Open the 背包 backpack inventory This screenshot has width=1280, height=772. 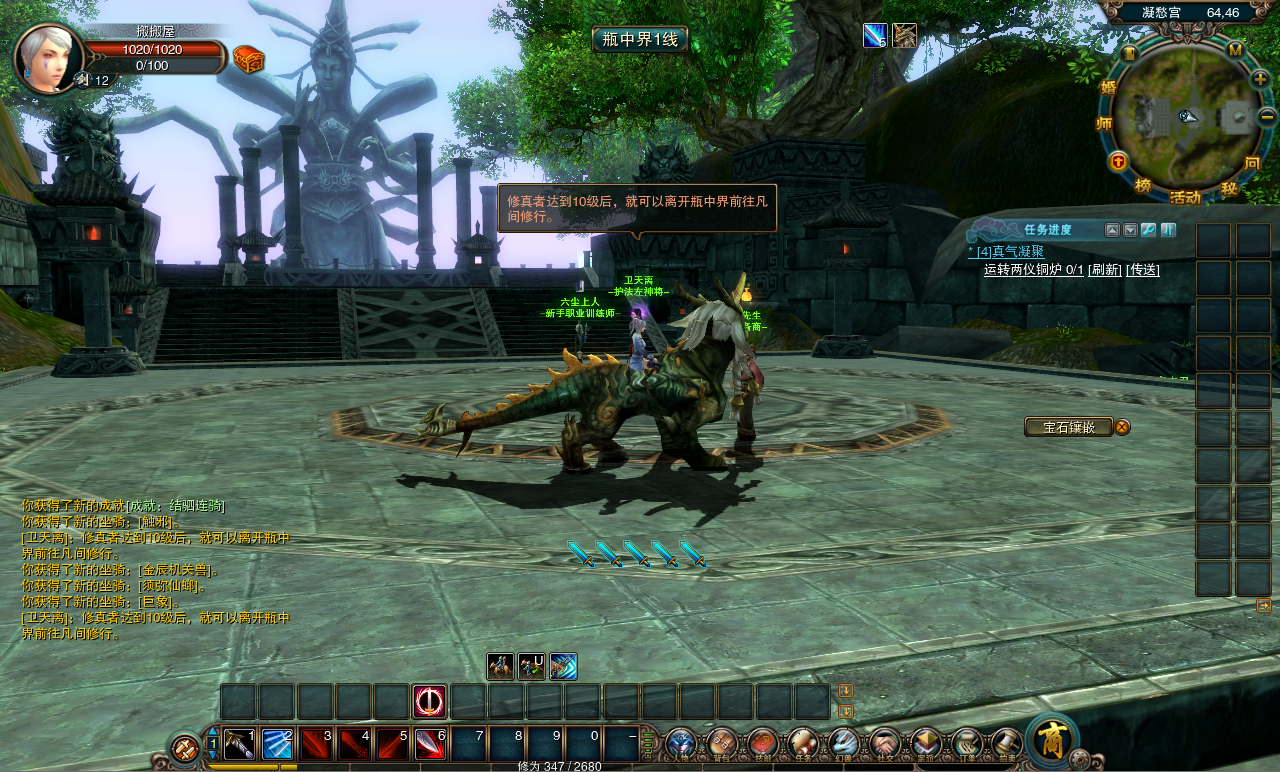[721, 744]
